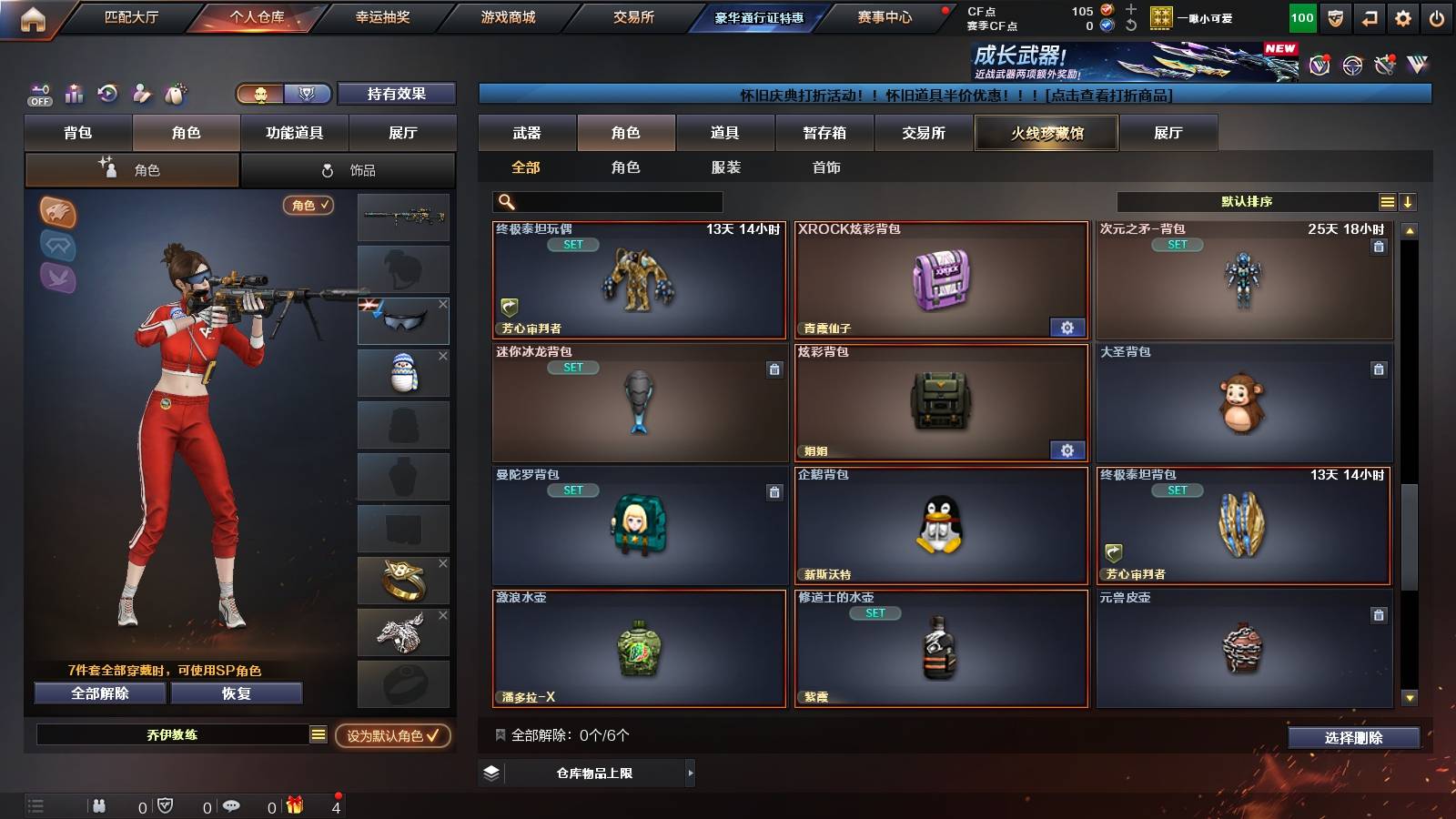This screenshot has width=1456, height=819.
Task: Open the wrench repair icon near top right
Action: pyautogui.click(x=1384, y=64)
